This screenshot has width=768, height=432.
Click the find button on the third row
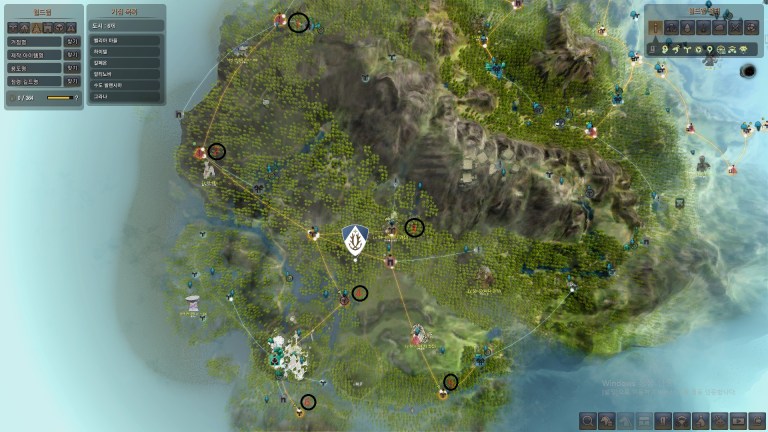(71, 68)
